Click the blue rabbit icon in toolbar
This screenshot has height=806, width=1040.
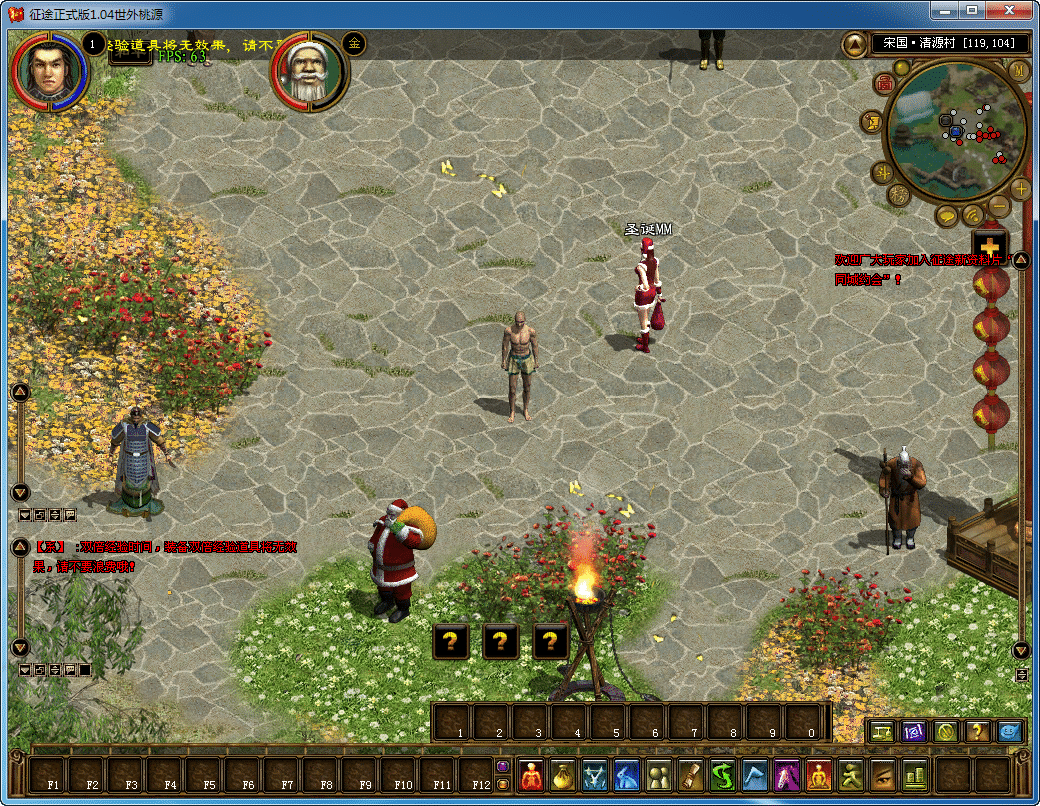627,775
